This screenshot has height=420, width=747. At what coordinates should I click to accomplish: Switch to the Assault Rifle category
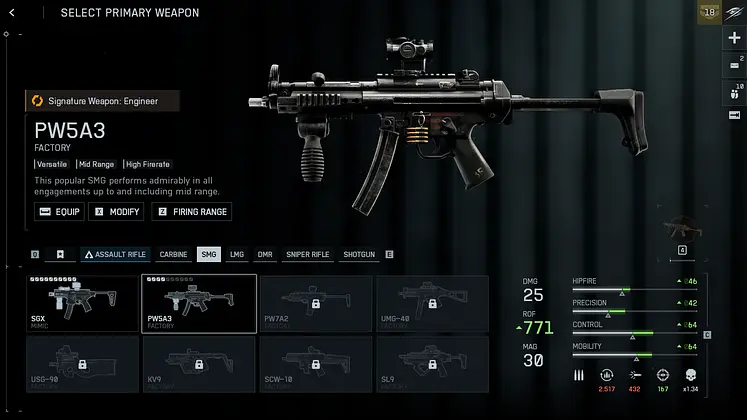[115, 255]
